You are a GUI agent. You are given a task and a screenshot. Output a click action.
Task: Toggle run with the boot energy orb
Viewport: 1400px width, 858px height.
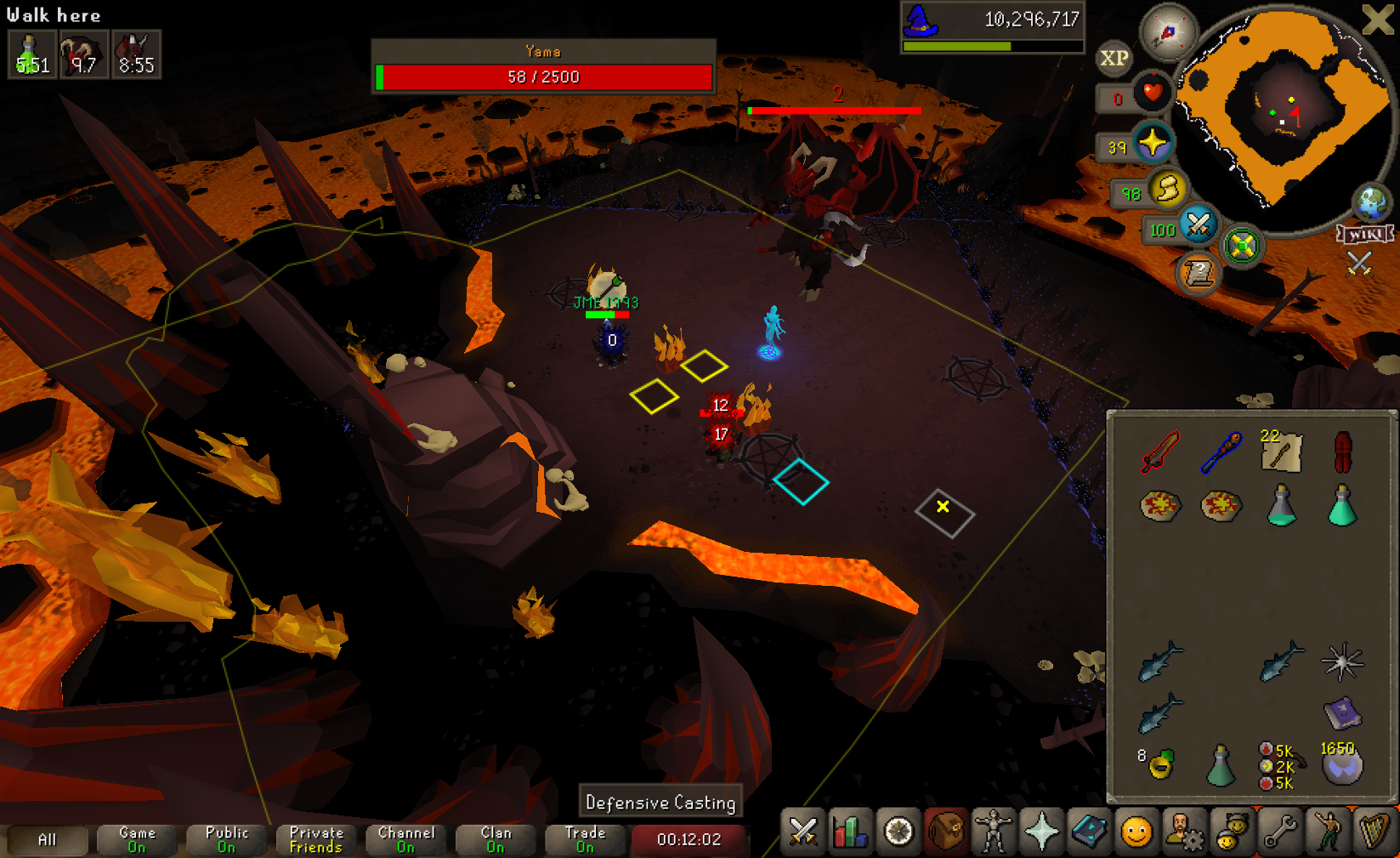pyautogui.click(x=1168, y=189)
